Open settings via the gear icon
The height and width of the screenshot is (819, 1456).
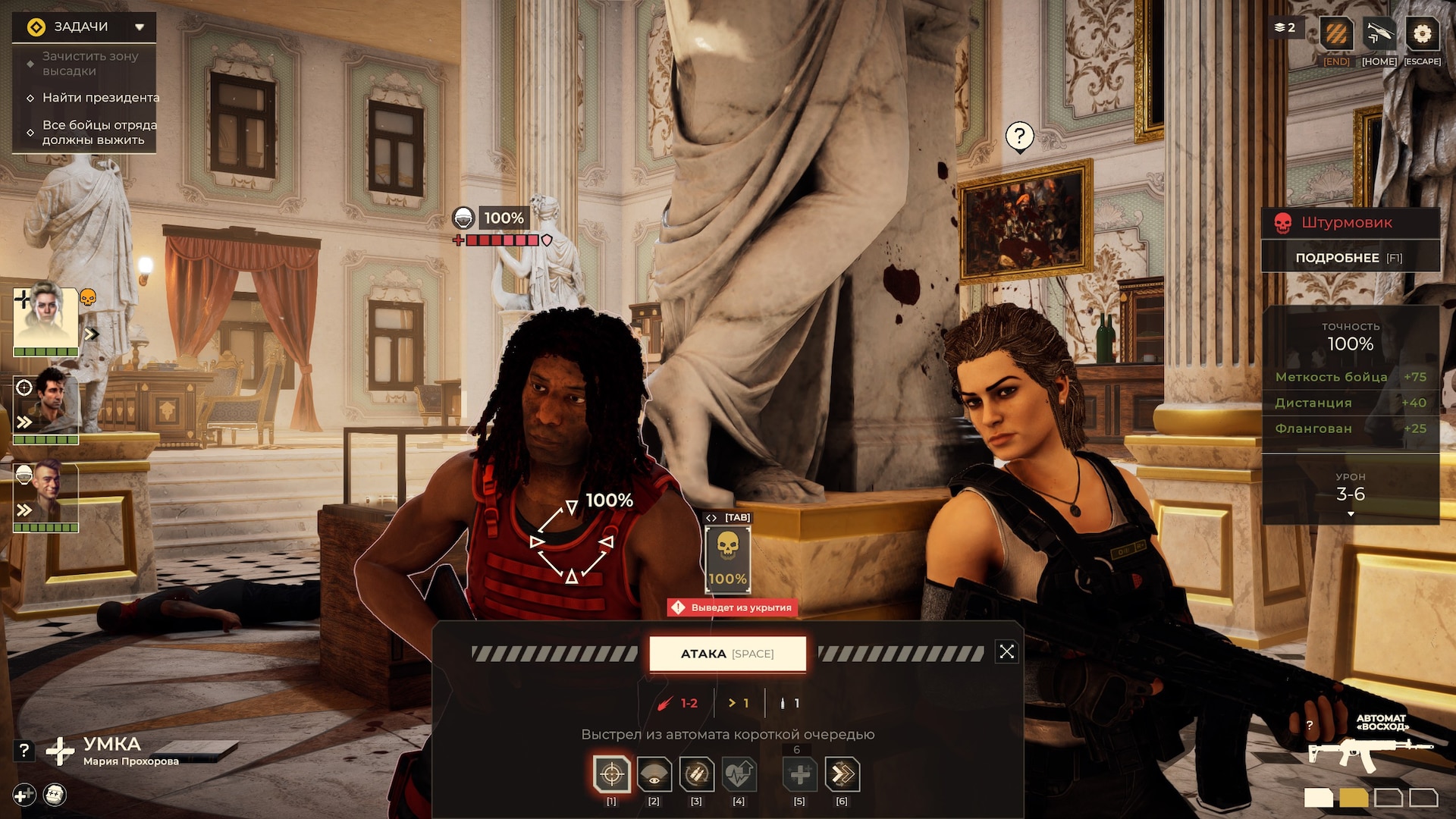point(1422,34)
